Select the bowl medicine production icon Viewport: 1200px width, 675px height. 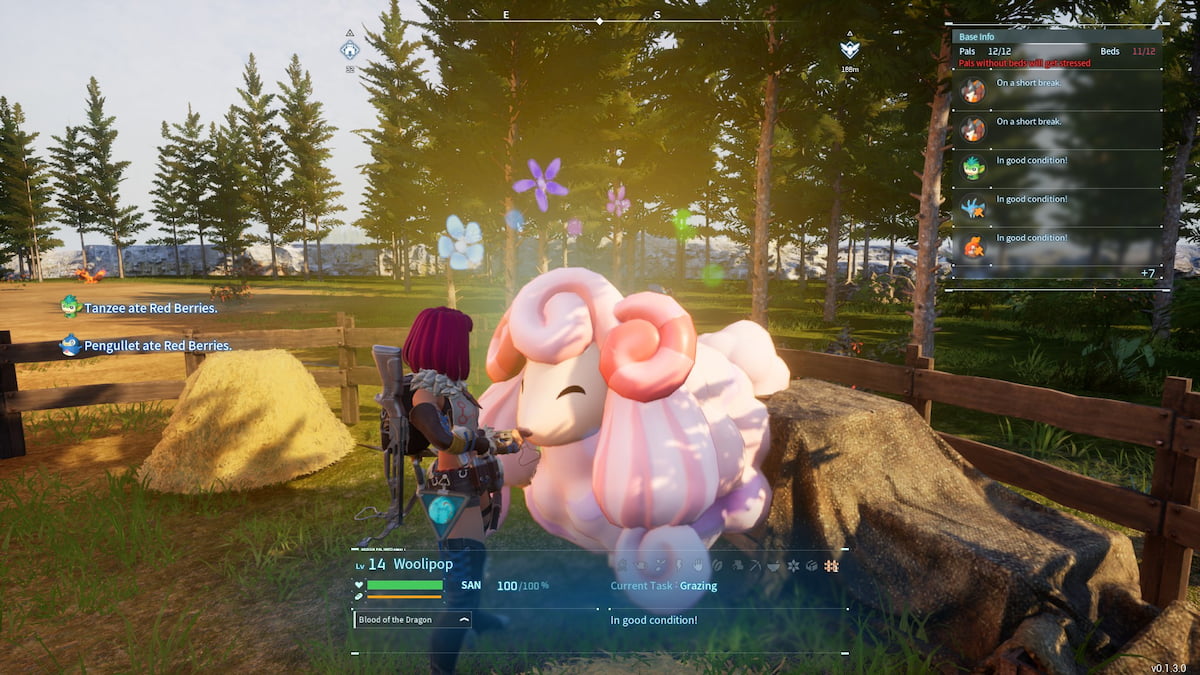[x=773, y=565]
